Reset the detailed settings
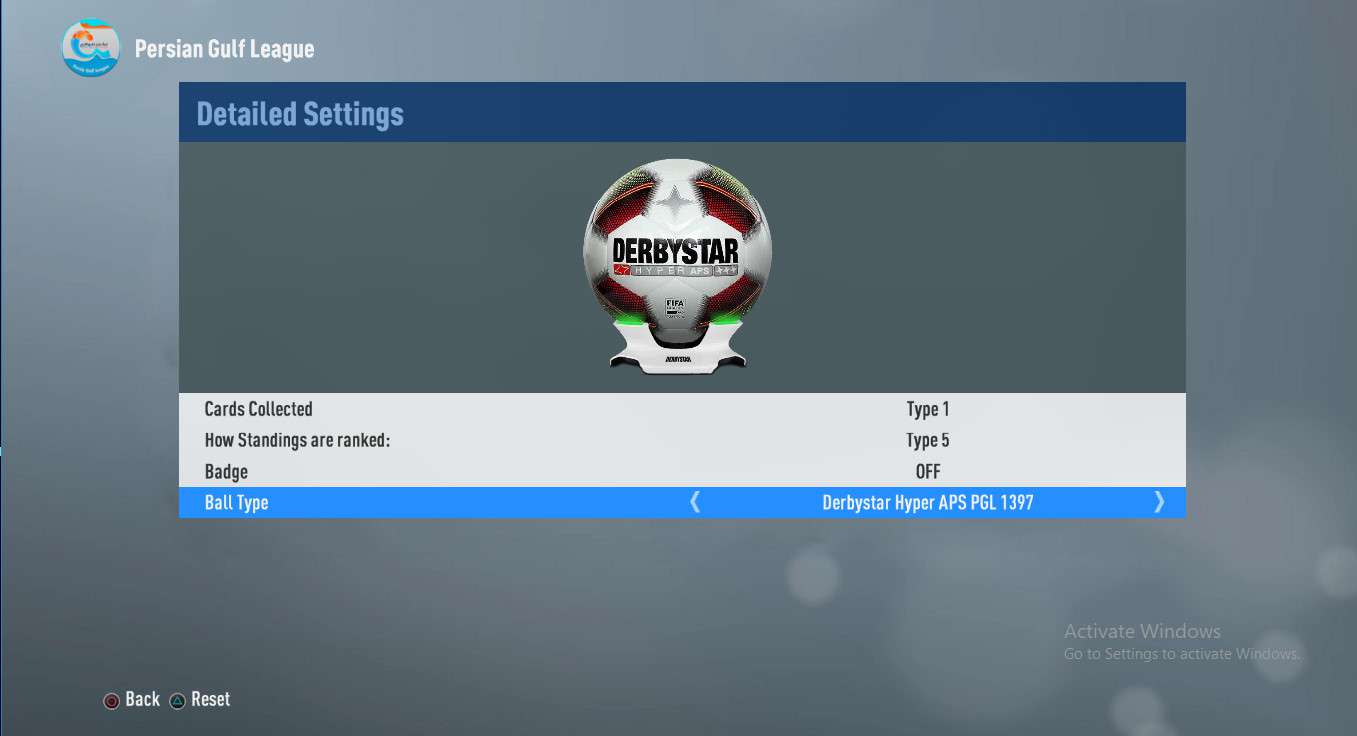 [x=200, y=700]
